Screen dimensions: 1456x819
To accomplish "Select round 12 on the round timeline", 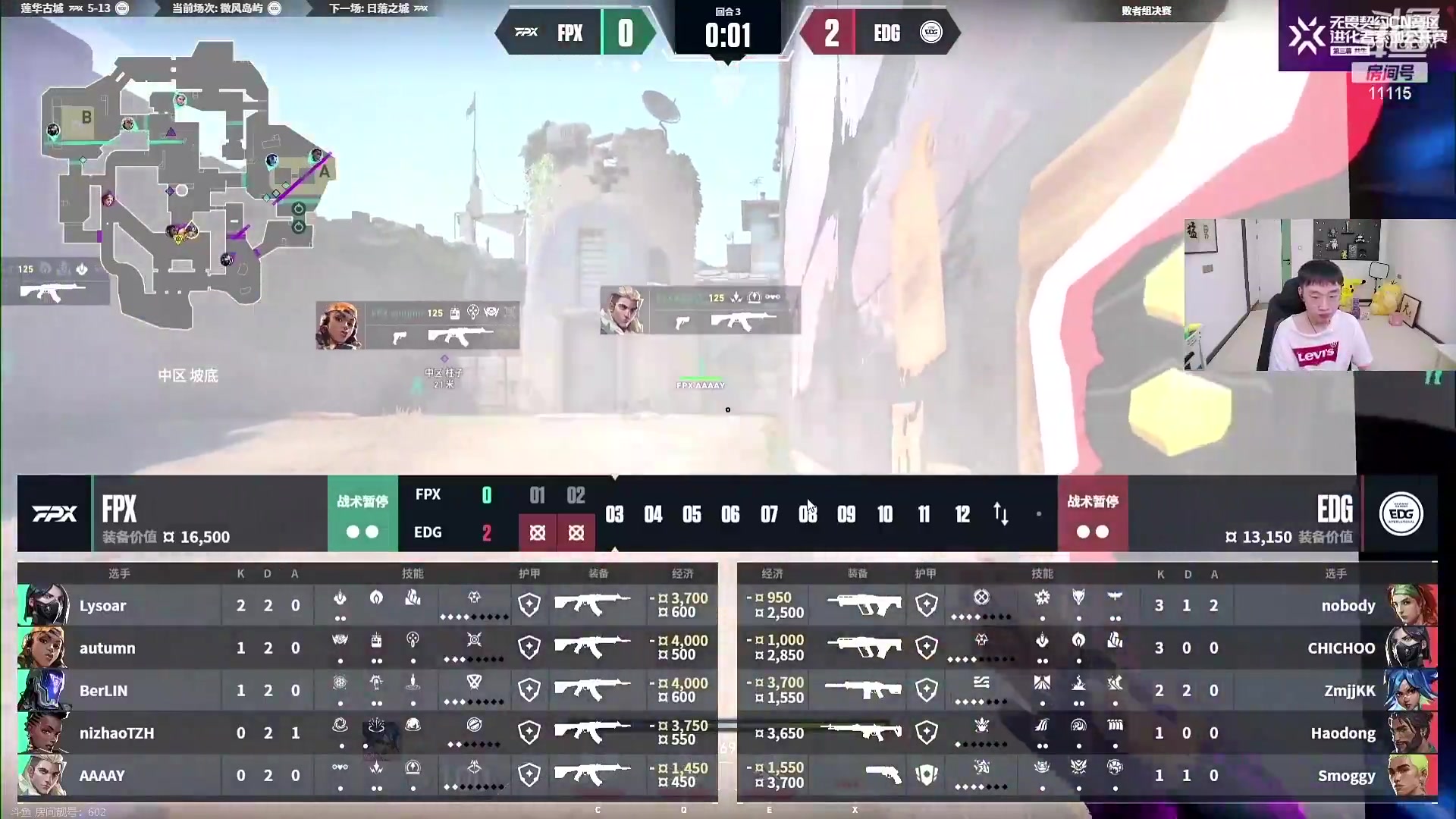I will (962, 515).
